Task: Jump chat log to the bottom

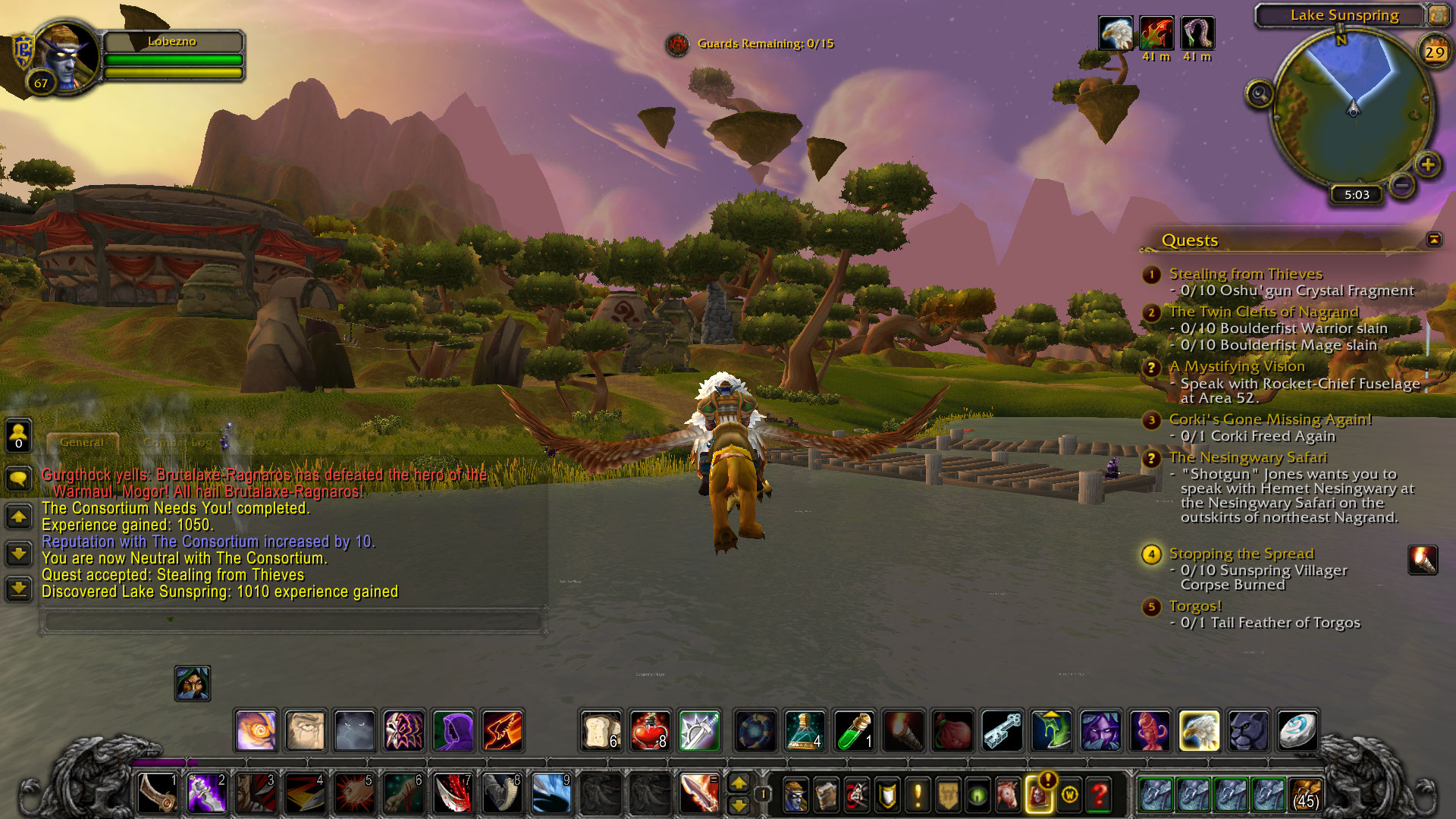Action: click(x=19, y=588)
